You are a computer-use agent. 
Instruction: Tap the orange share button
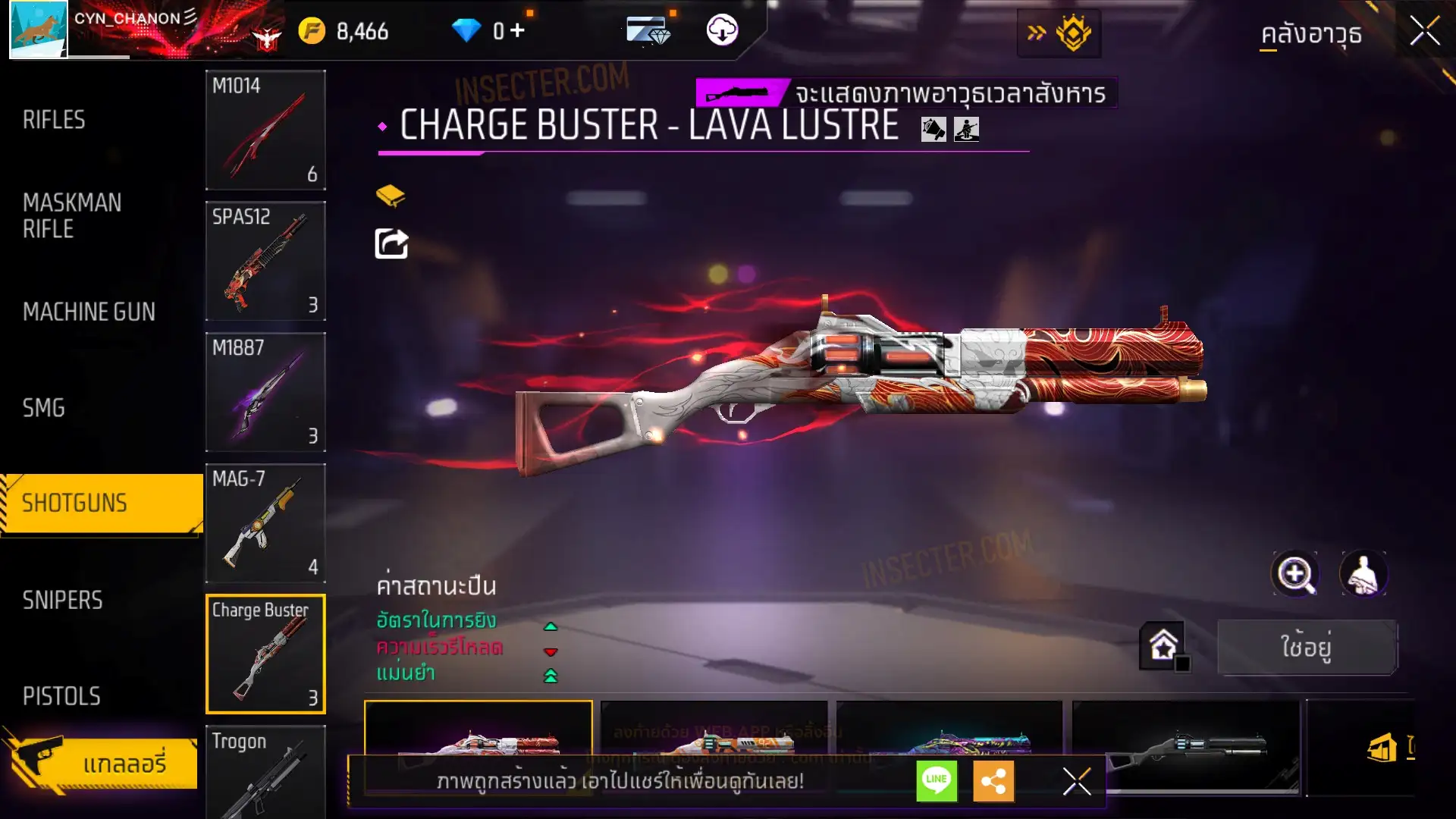point(993,780)
